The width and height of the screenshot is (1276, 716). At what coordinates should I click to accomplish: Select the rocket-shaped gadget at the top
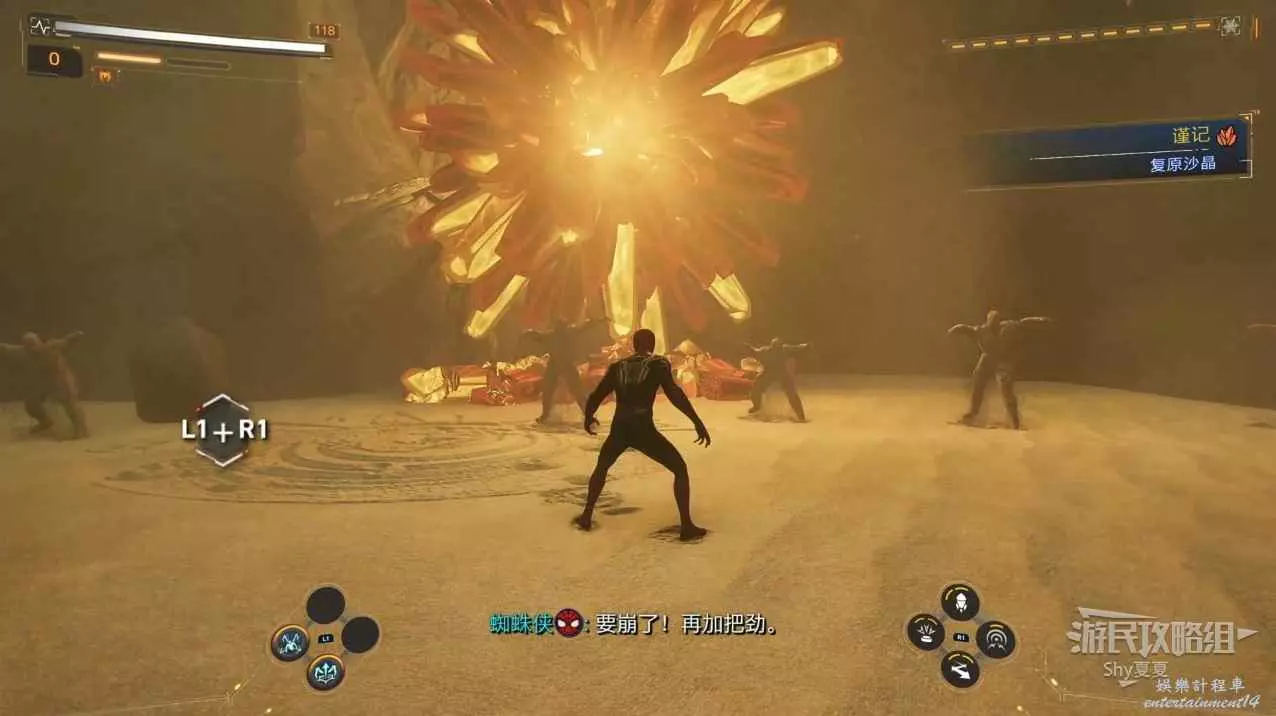tap(960, 602)
